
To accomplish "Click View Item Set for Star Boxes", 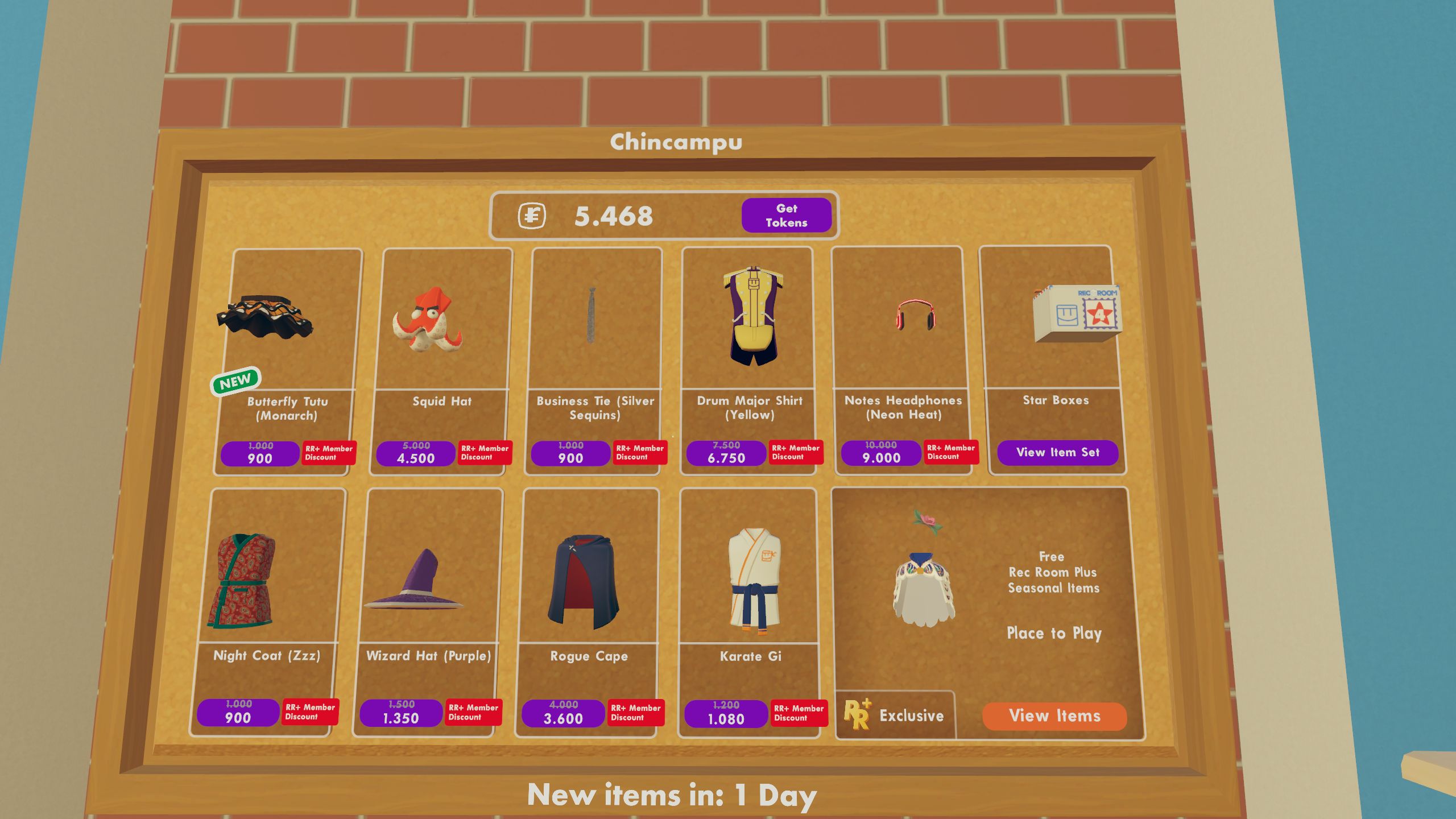I will [1057, 452].
